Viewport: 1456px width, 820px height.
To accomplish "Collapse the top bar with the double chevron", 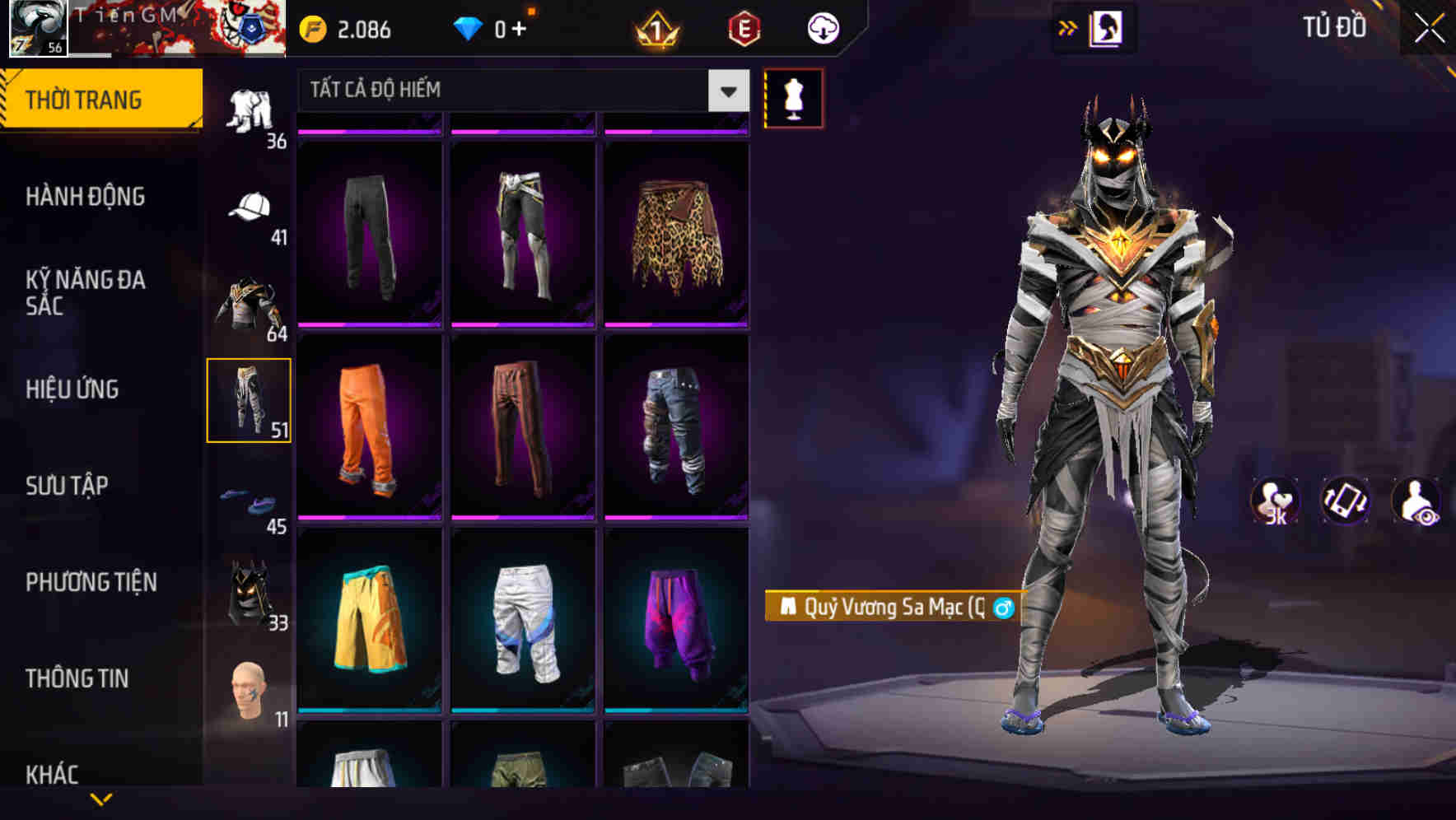I will pyautogui.click(x=1068, y=26).
